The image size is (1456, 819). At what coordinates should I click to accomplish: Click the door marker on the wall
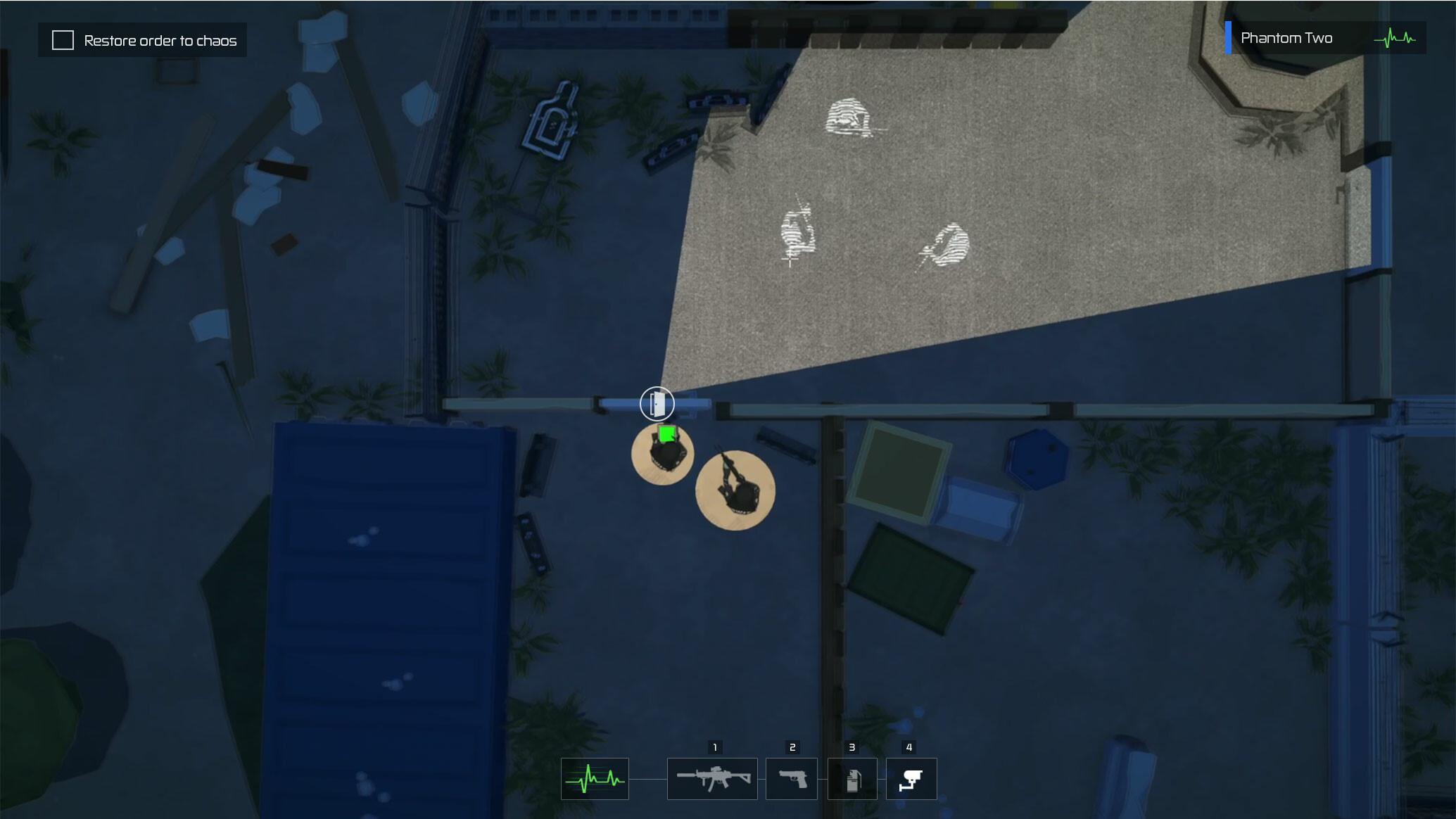coord(658,404)
